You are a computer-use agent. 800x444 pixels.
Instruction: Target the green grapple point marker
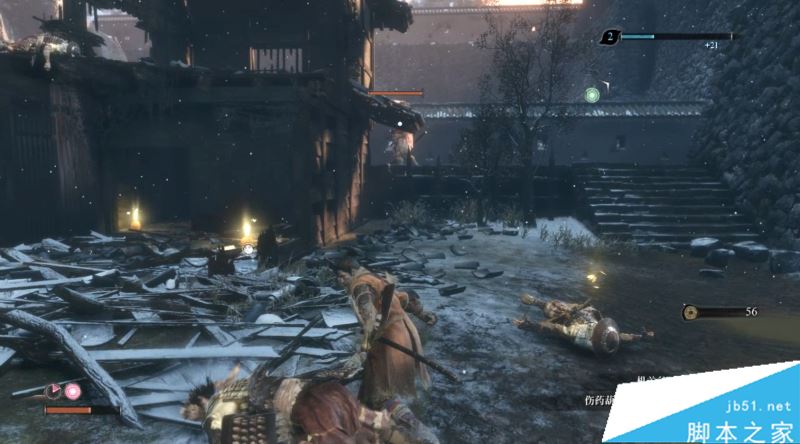tap(591, 95)
